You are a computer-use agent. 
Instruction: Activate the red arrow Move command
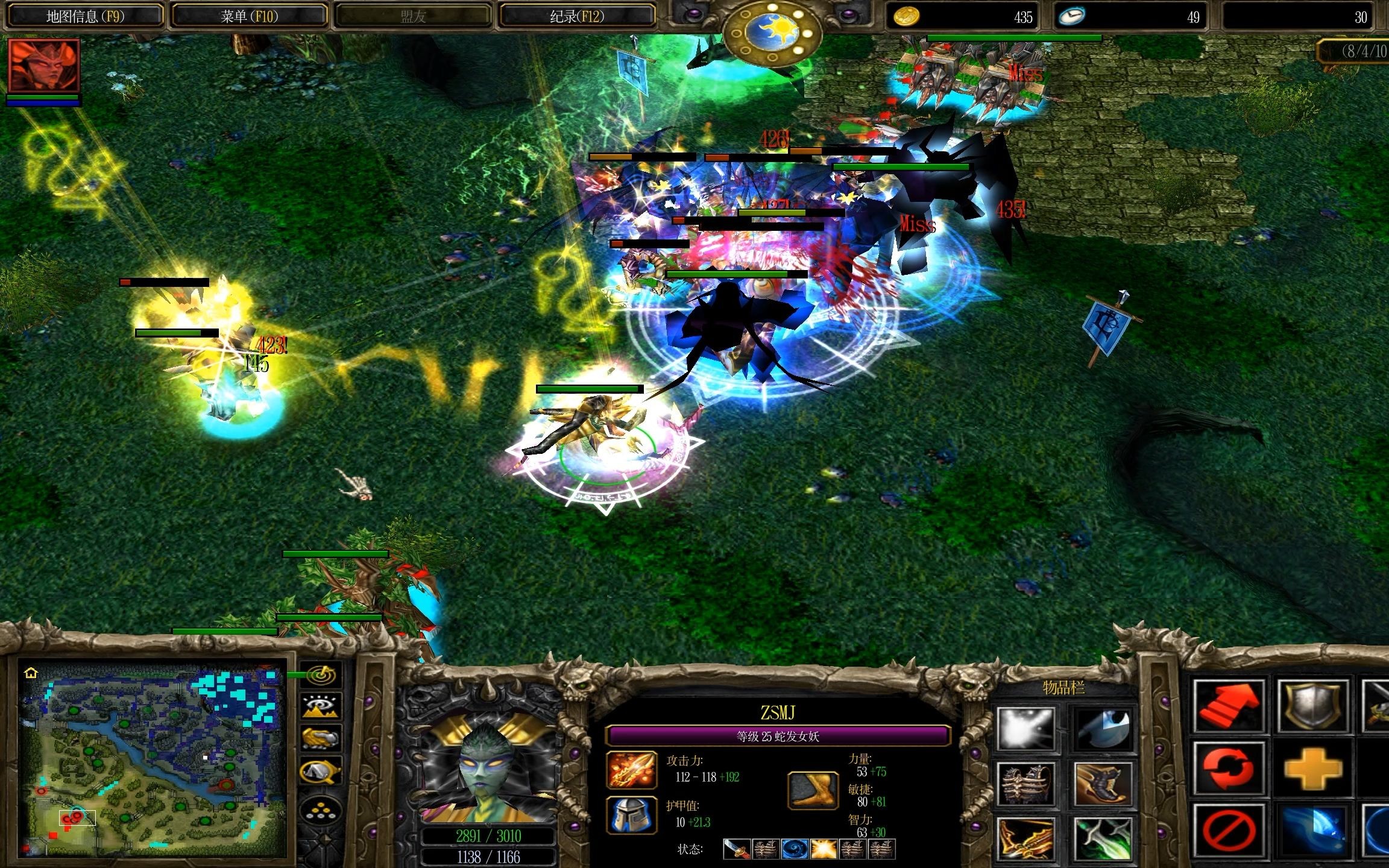pyautogui.click(x=1230, y=706)
